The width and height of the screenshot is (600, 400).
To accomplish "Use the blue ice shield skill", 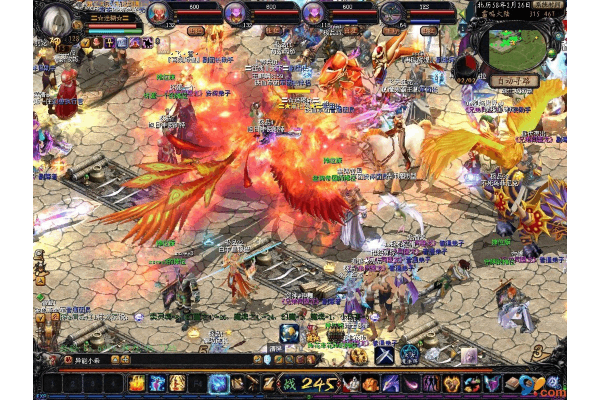I will tap(219, 383).
